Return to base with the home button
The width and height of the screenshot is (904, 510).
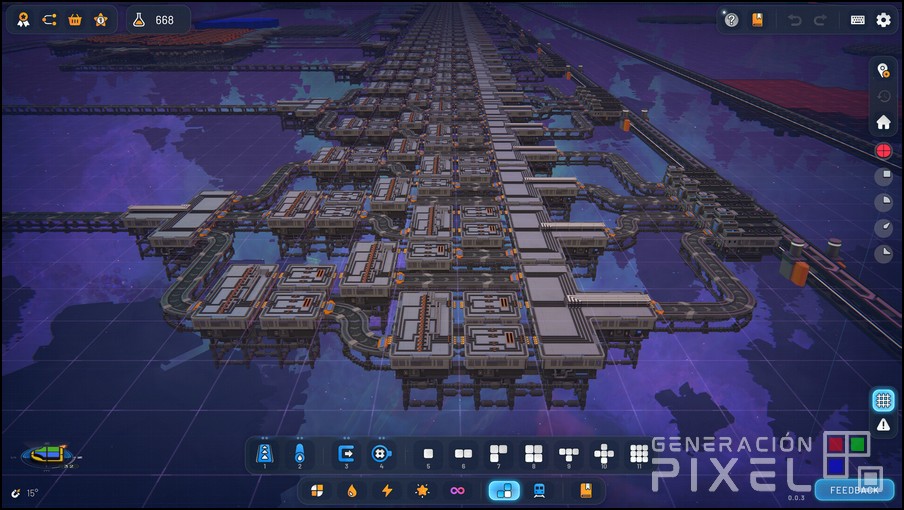[883, 123]
